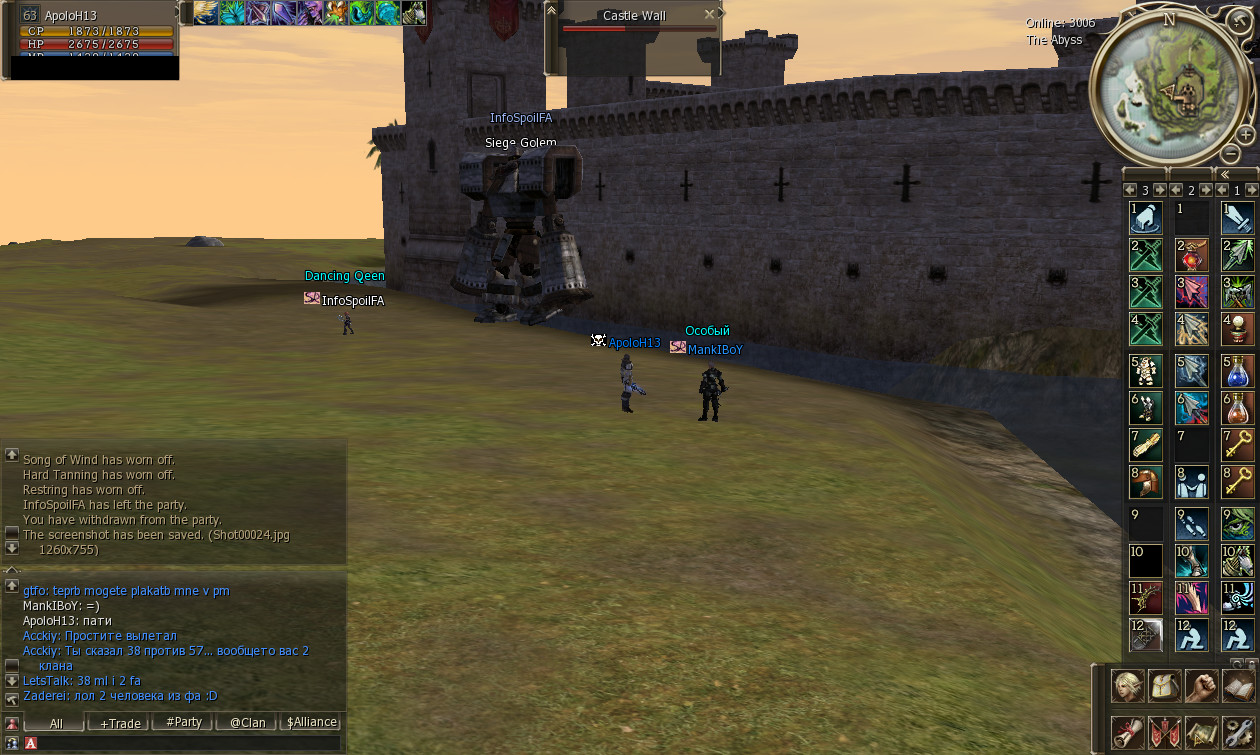
Task: Switch chat to the +Trade tab
Action: point(119,722)
